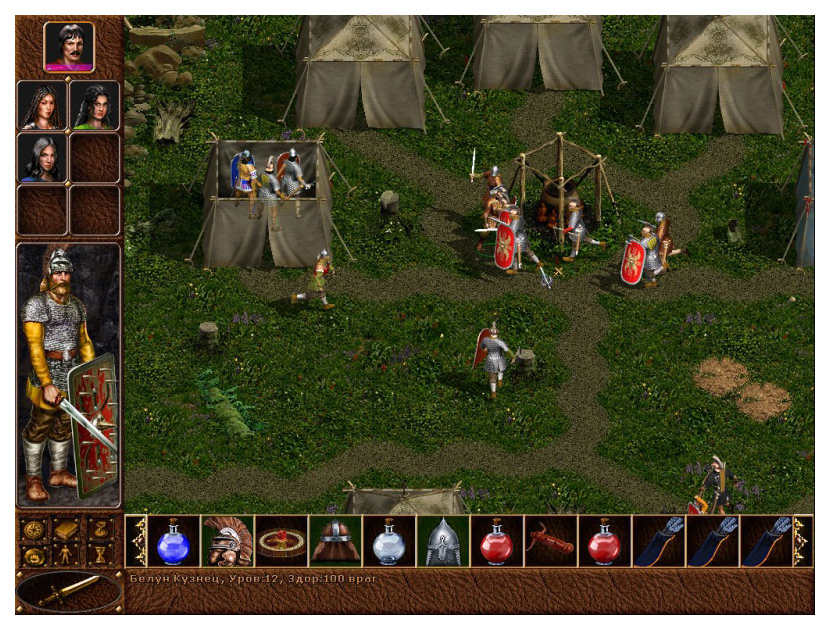Pick the grey-haired woman in blue portrait
The image size is (830, 630).
(x=42, y=158)
